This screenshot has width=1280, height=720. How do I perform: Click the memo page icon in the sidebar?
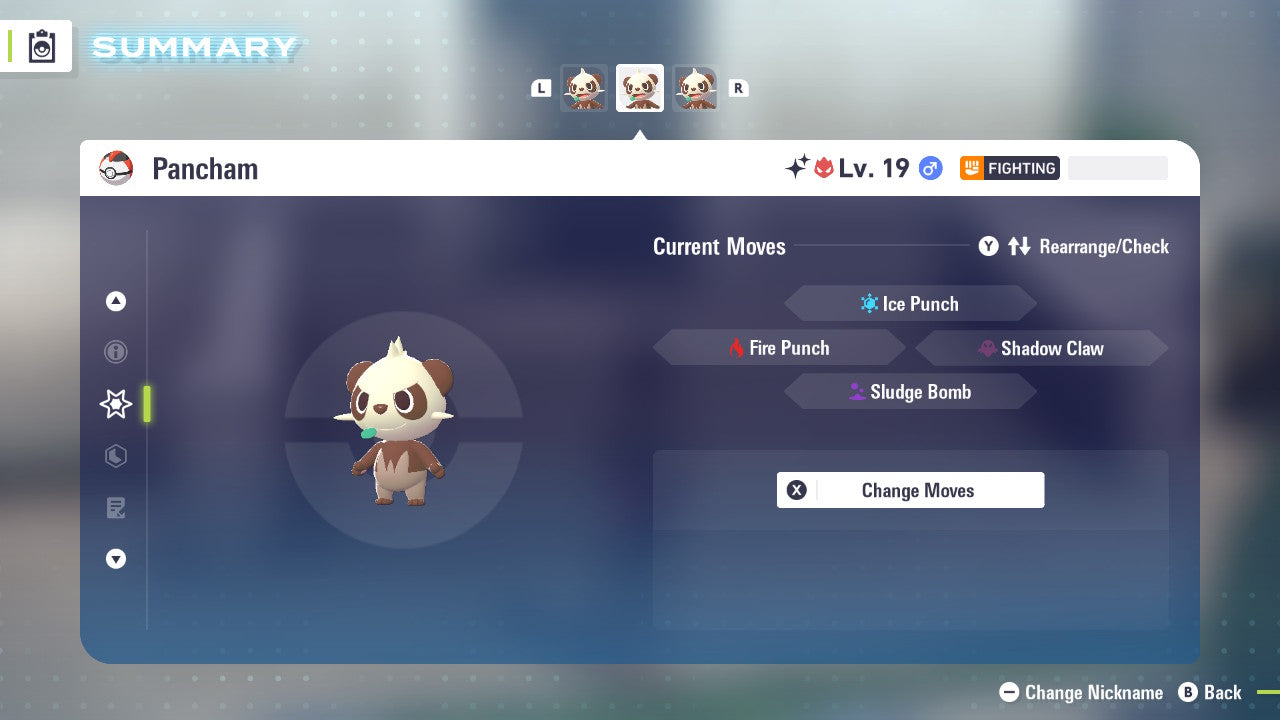[116, 508]
